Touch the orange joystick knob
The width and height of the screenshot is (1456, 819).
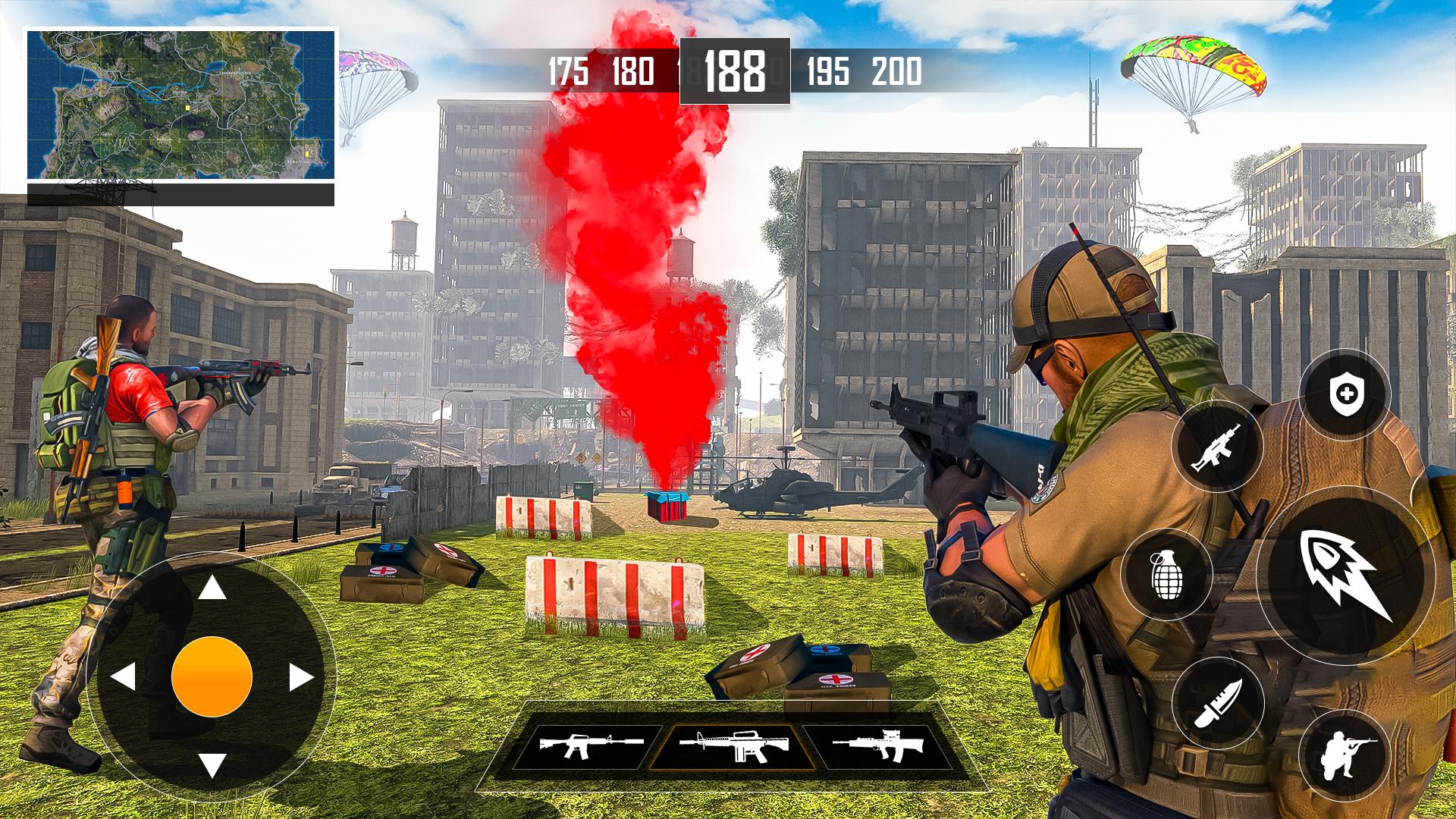tap(212, 676)
